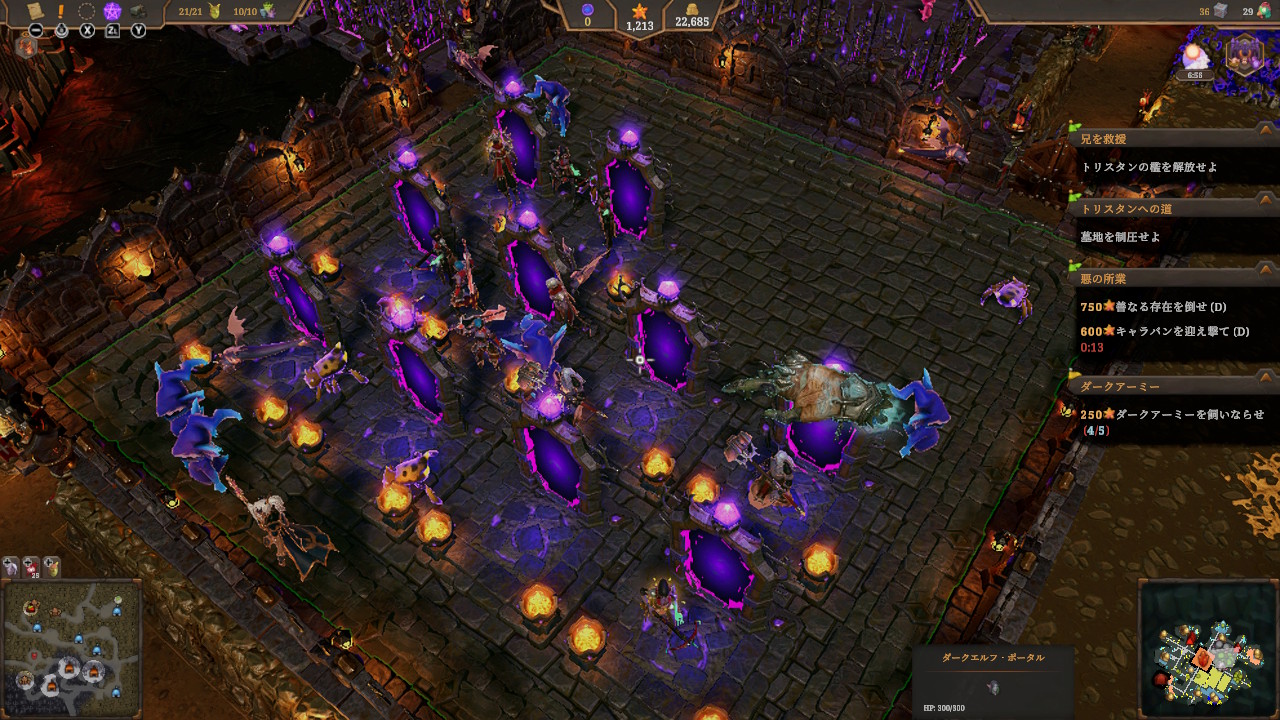
Task: Select the red creature group tab showing 29
Action: 31,566
